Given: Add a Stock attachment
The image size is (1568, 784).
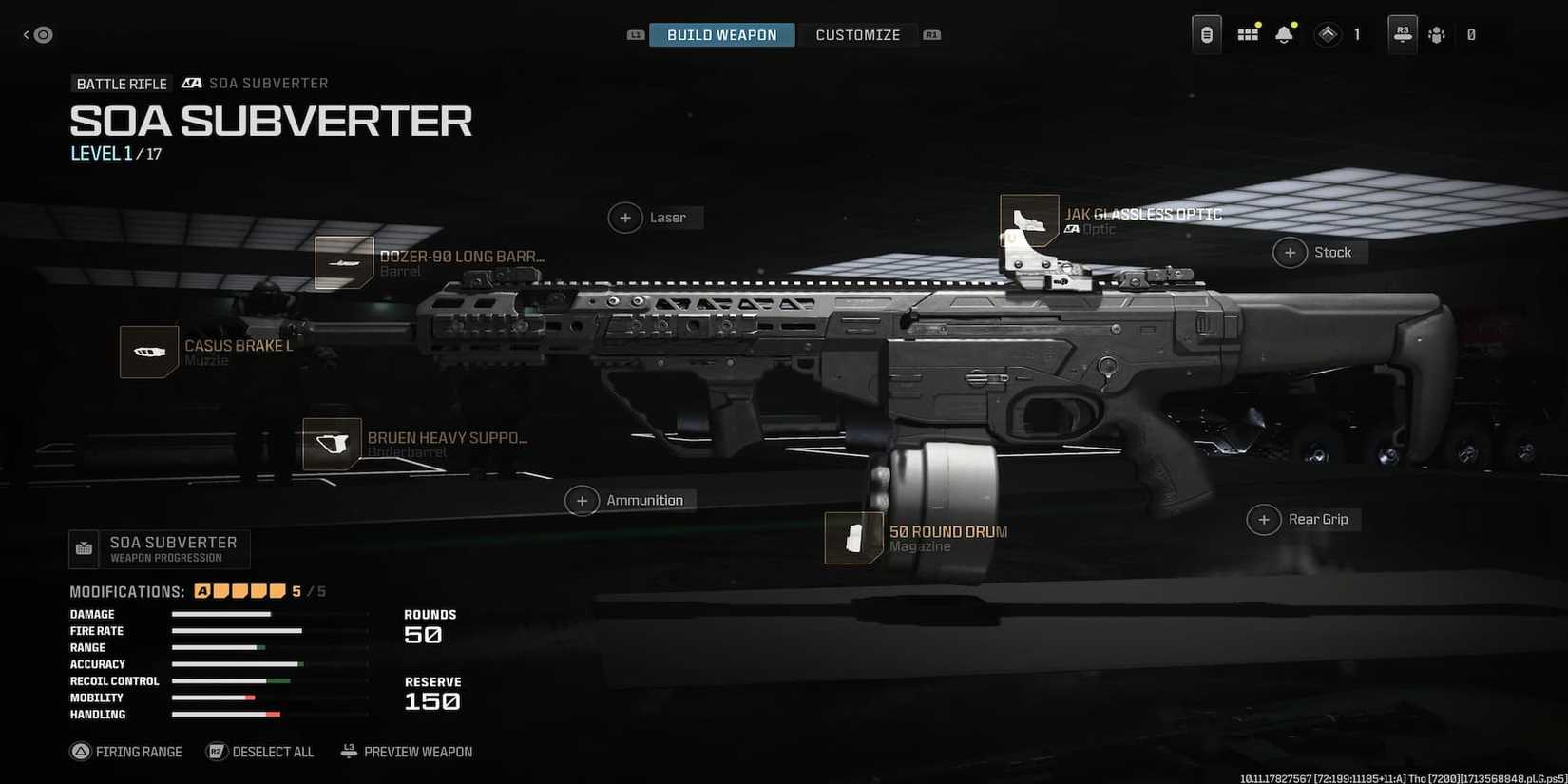Looking at the screenshot, I should 1290,252.
